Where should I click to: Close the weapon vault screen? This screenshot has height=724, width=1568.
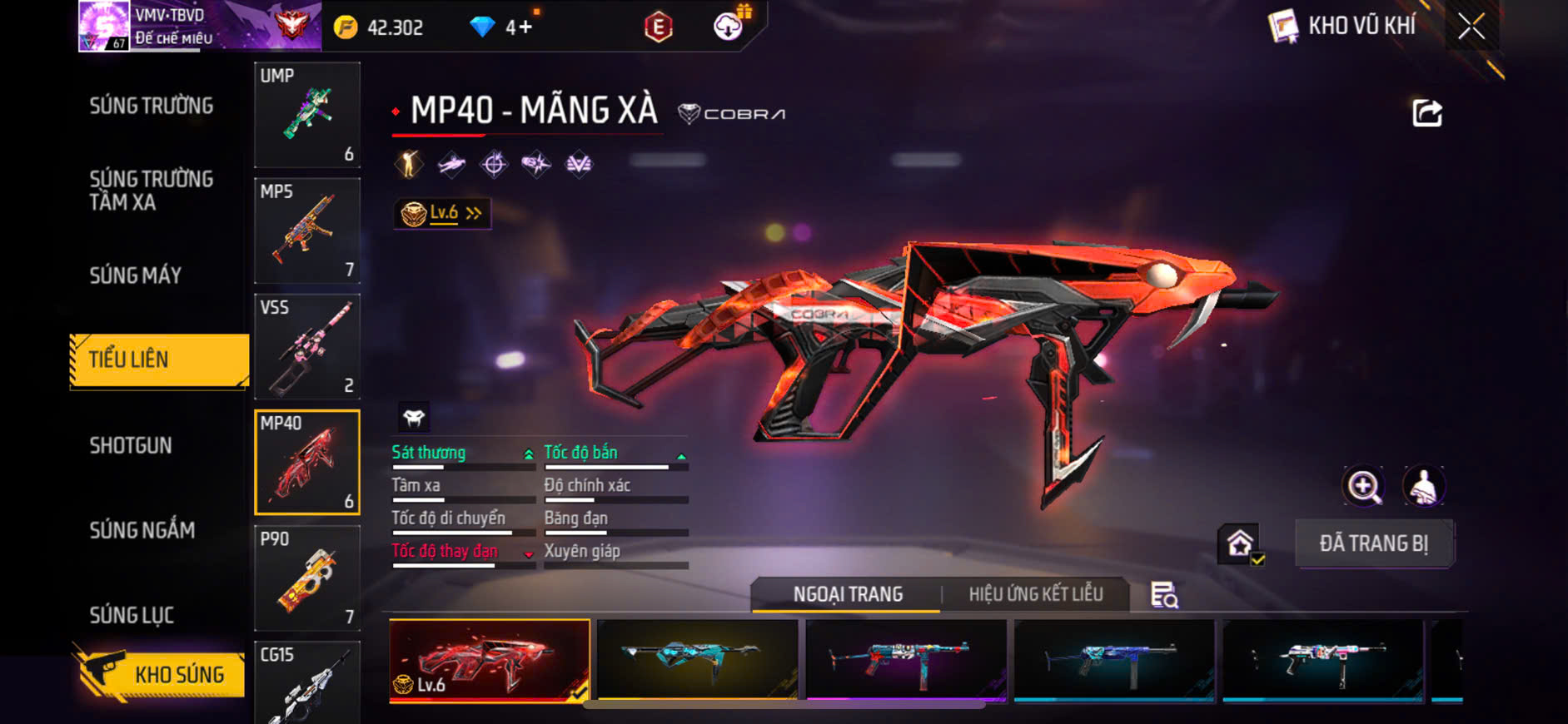pos(1471,27)
